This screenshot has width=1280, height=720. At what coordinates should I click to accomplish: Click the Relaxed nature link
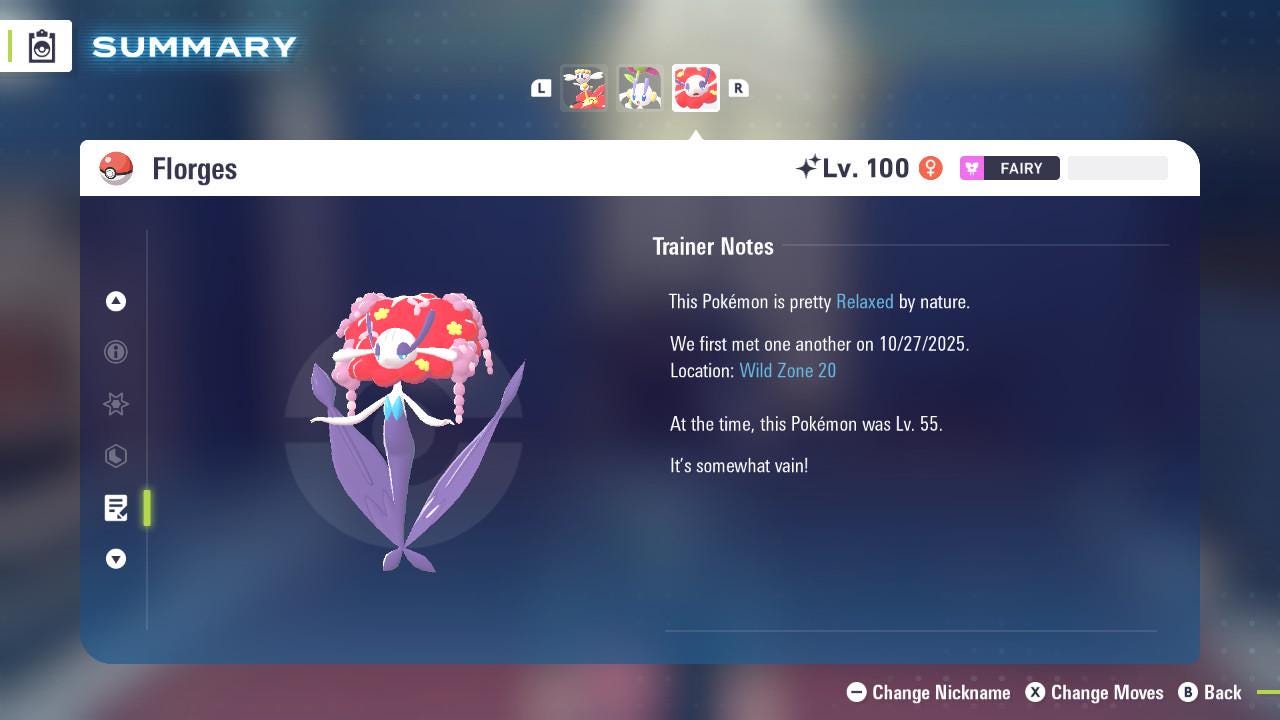click(864, 301)
